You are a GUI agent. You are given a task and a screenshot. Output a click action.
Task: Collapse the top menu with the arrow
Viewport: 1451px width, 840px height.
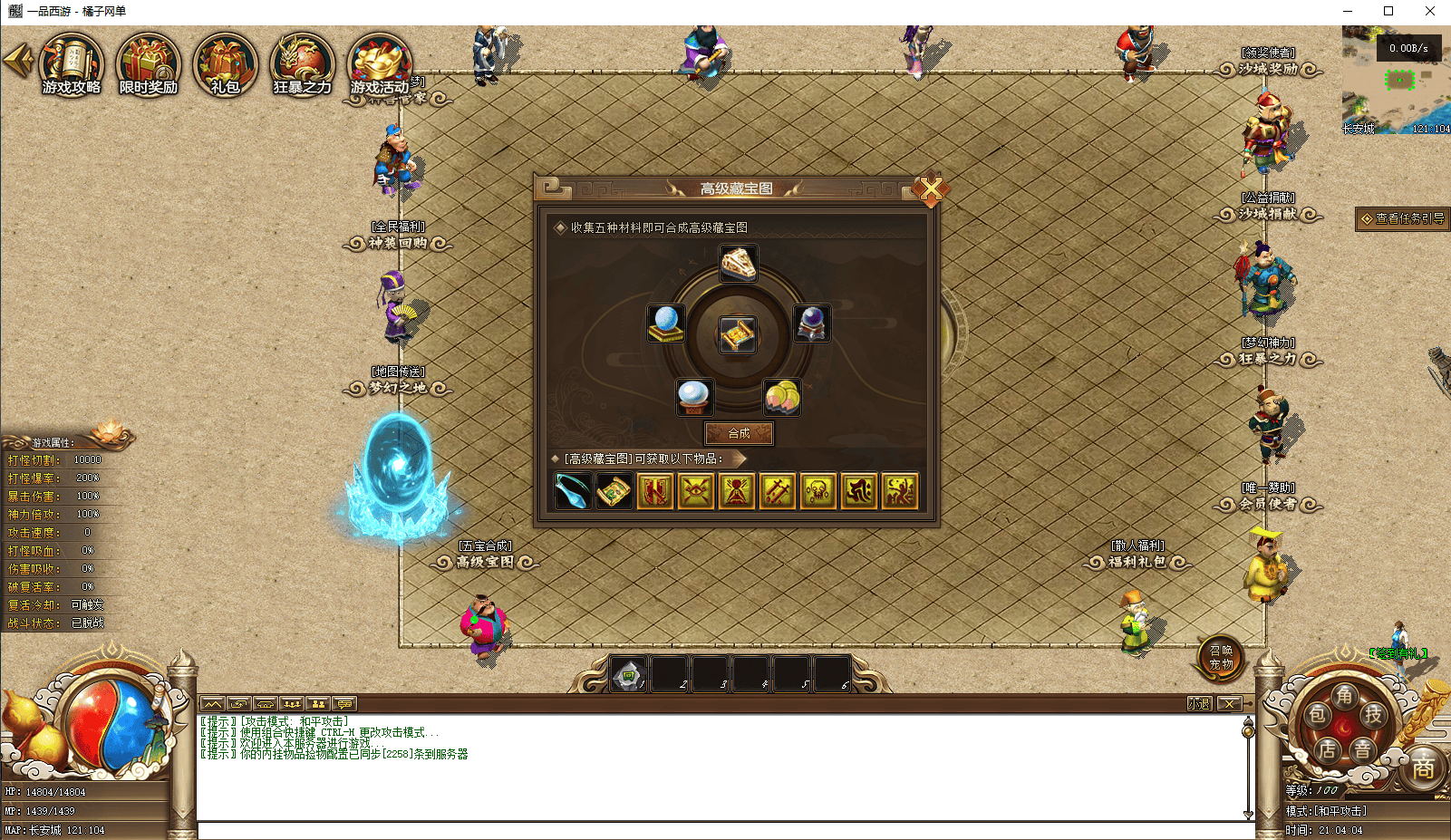17,61
